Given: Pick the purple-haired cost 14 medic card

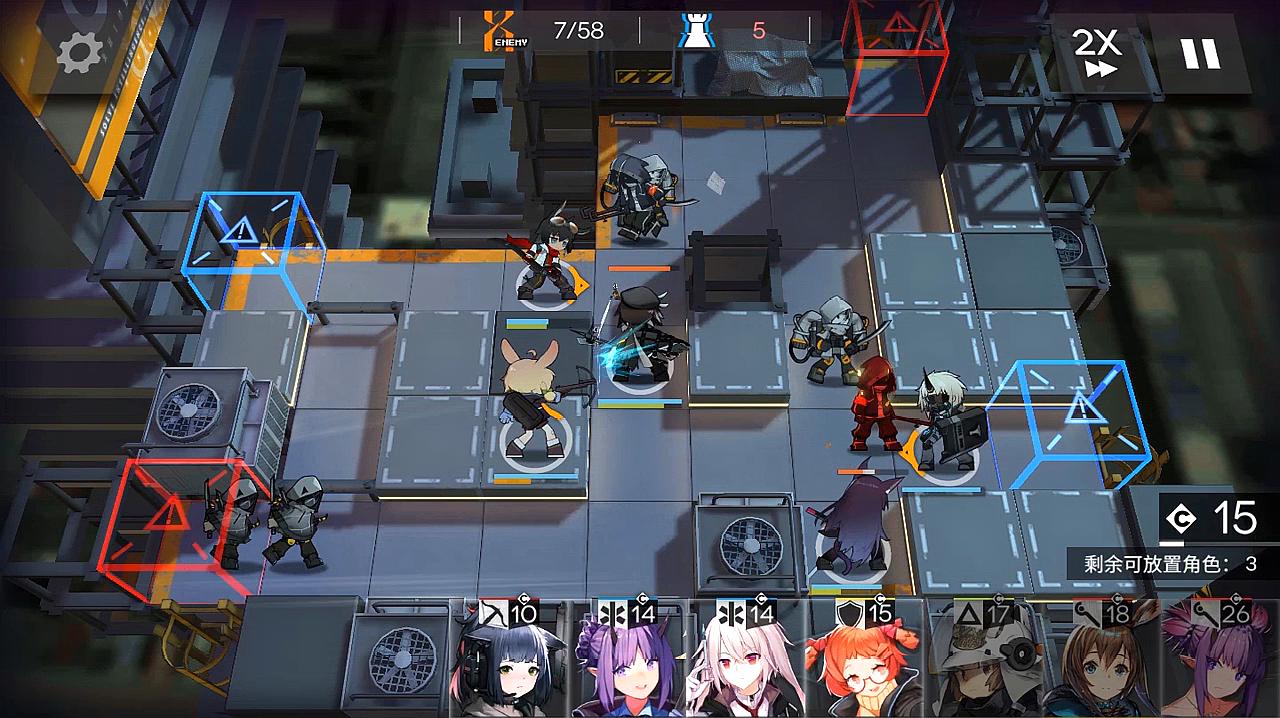Looking at the screenshot, I should click(x=628, y=660).
